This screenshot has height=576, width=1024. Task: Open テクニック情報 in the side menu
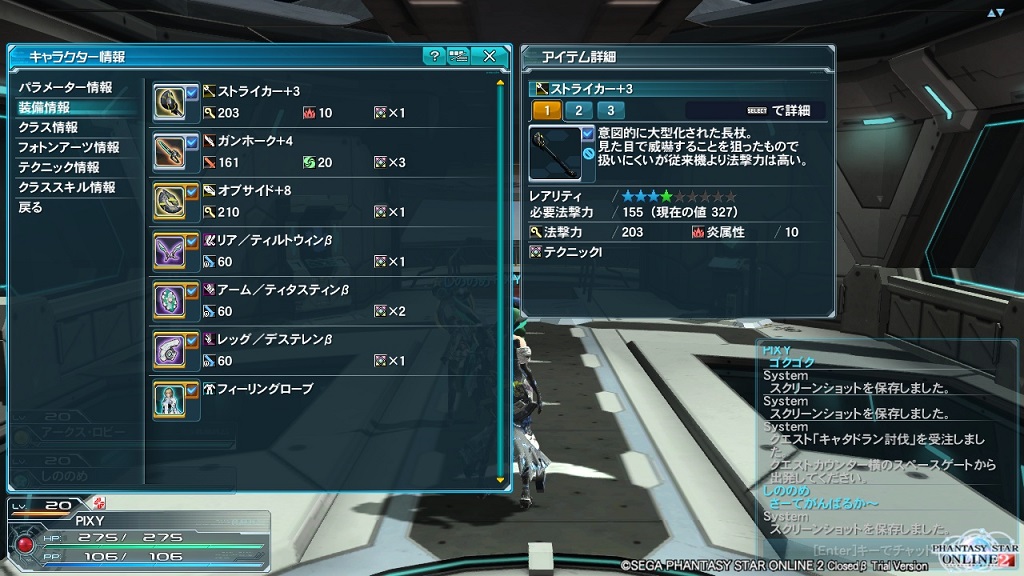point(58,168)
